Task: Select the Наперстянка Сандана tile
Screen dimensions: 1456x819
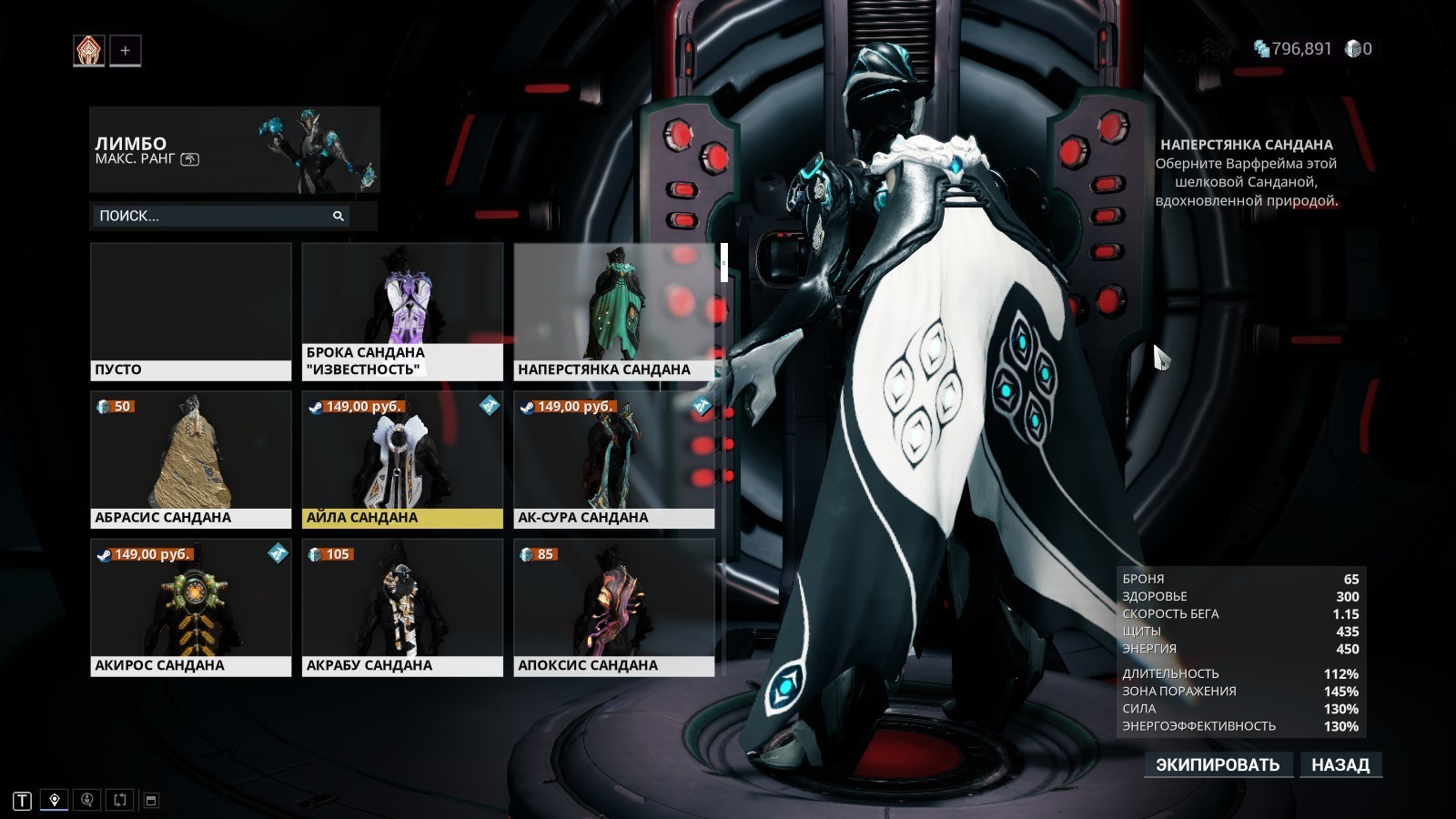Action: pos(613,311)
